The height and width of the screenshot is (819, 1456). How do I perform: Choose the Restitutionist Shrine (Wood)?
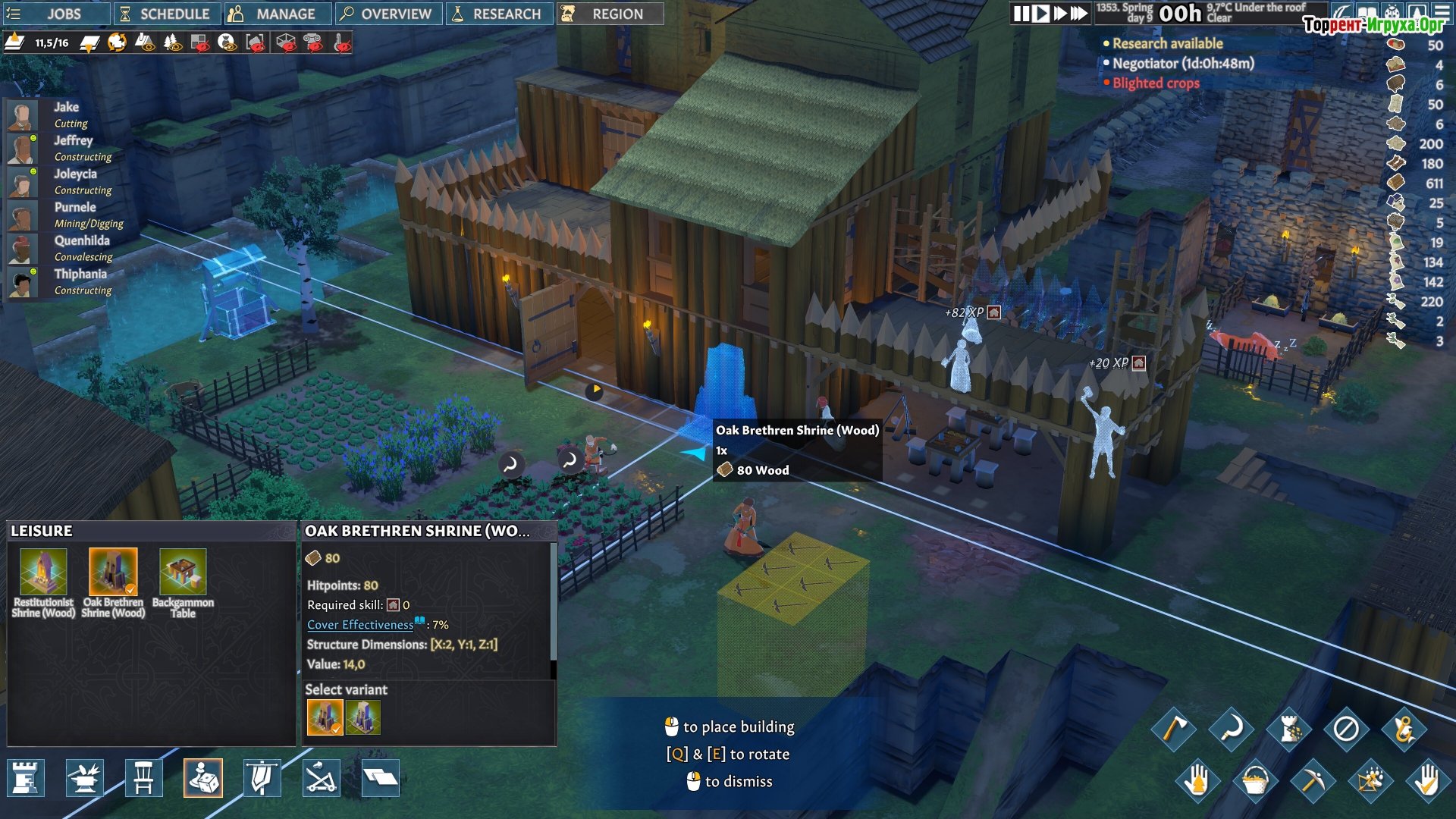[x=43, y=582]
